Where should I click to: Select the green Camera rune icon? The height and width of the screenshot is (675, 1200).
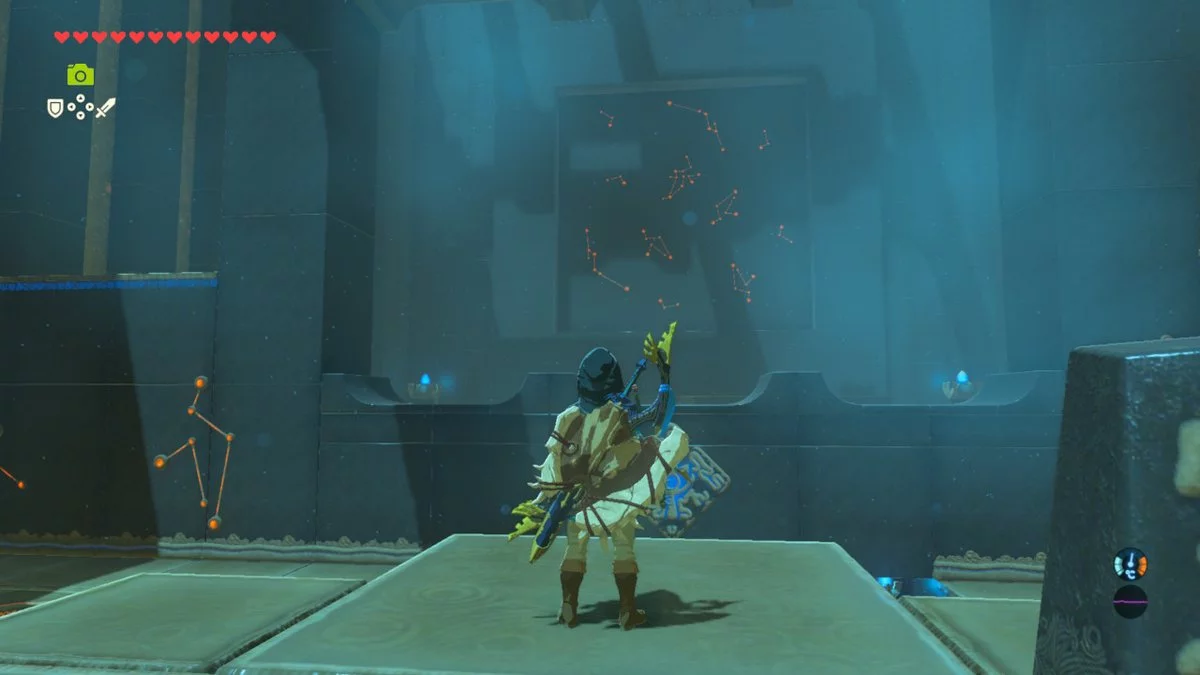(x=80, y=74)
